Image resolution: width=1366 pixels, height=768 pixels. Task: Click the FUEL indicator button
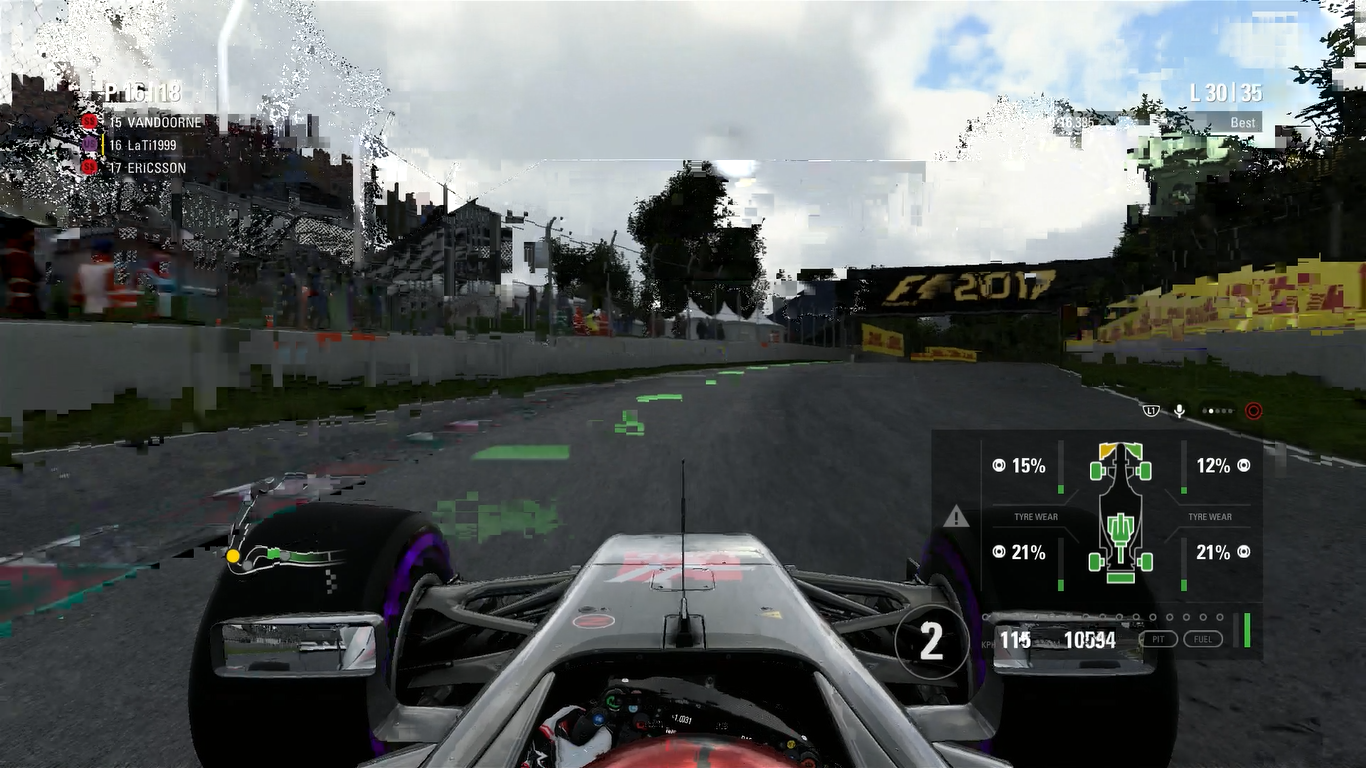pos(1203,639)
